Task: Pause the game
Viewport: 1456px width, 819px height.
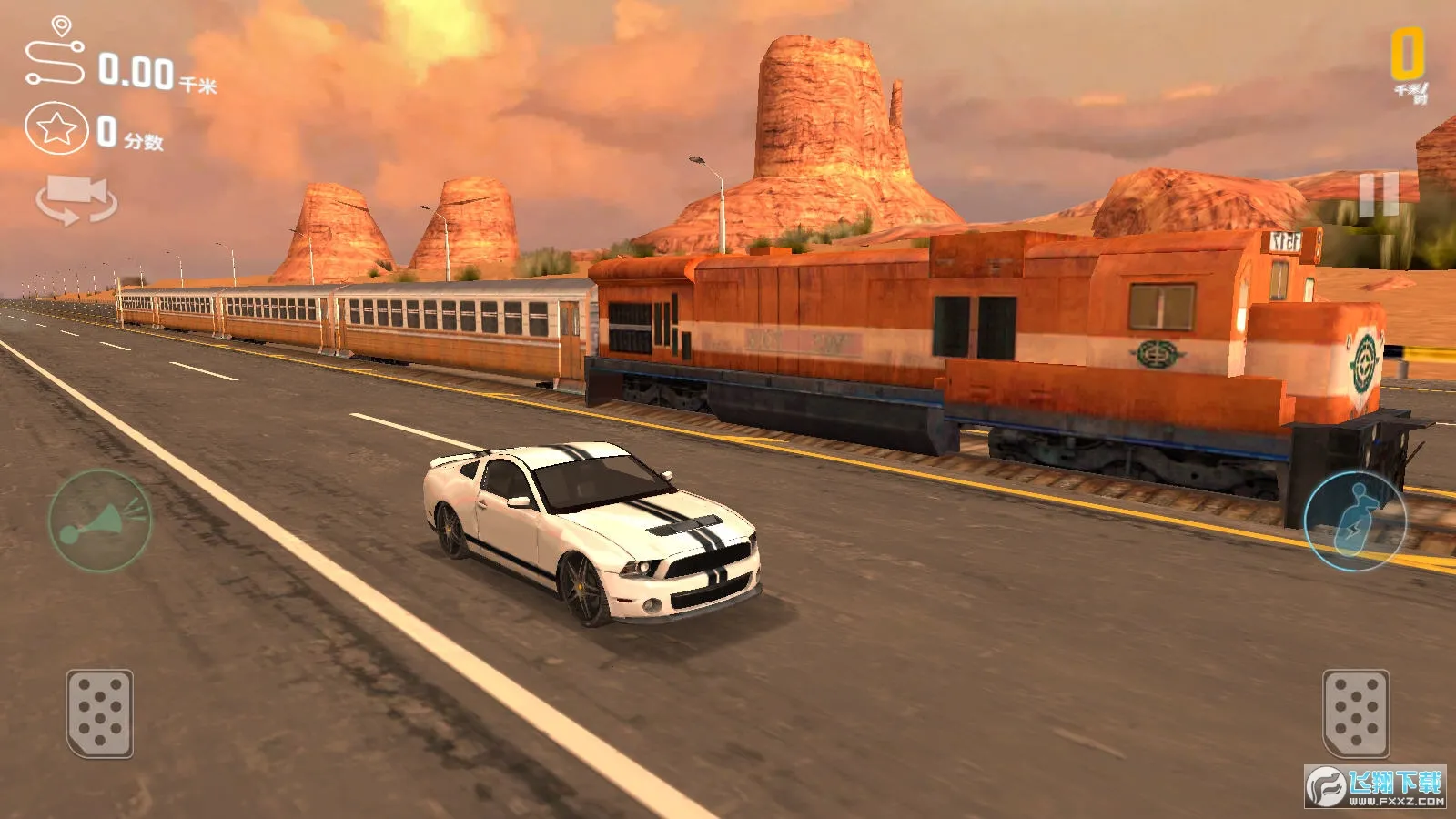Action: (1379, 195)
